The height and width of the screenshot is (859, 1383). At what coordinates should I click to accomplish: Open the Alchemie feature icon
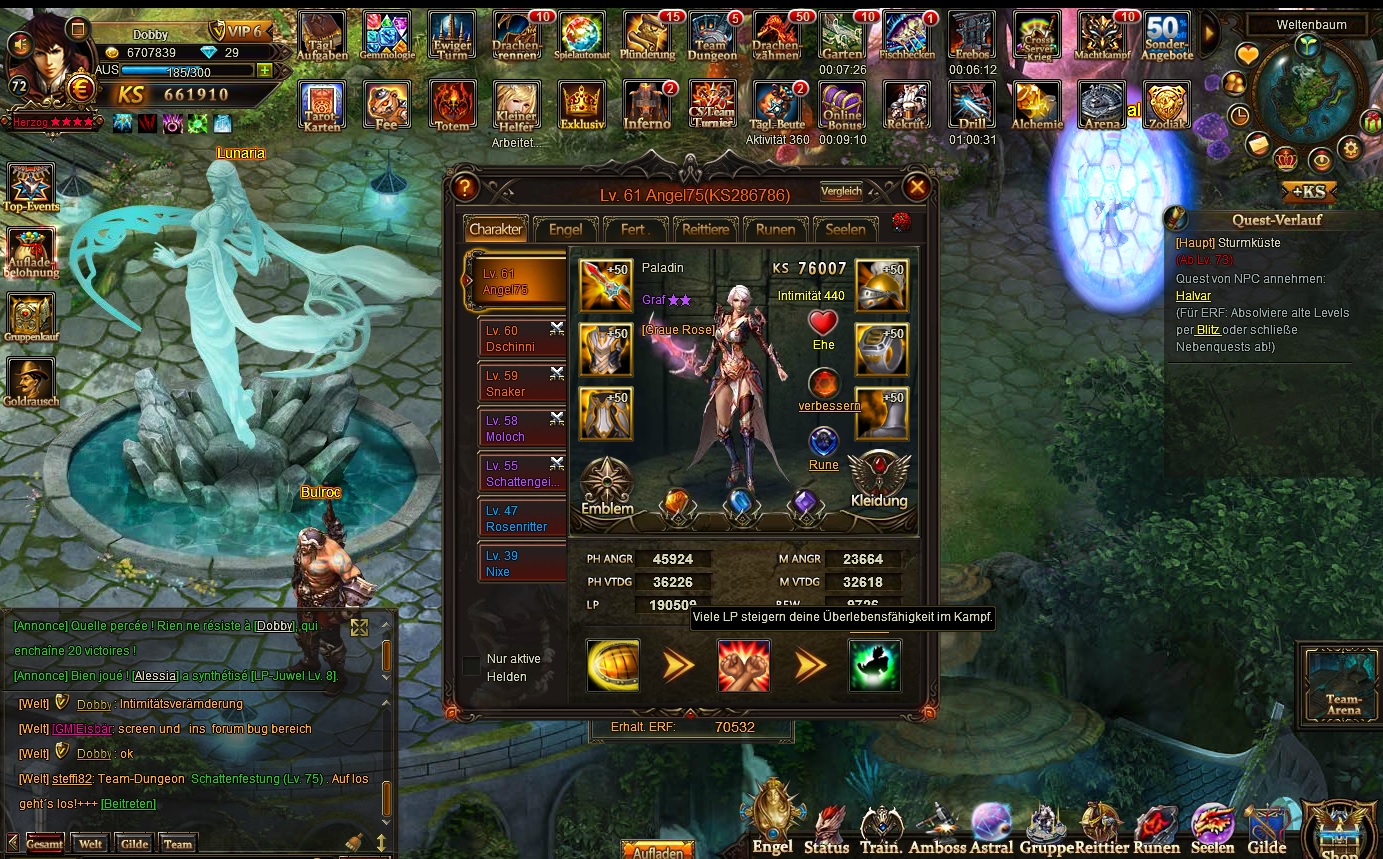(x=1037, y=106)
